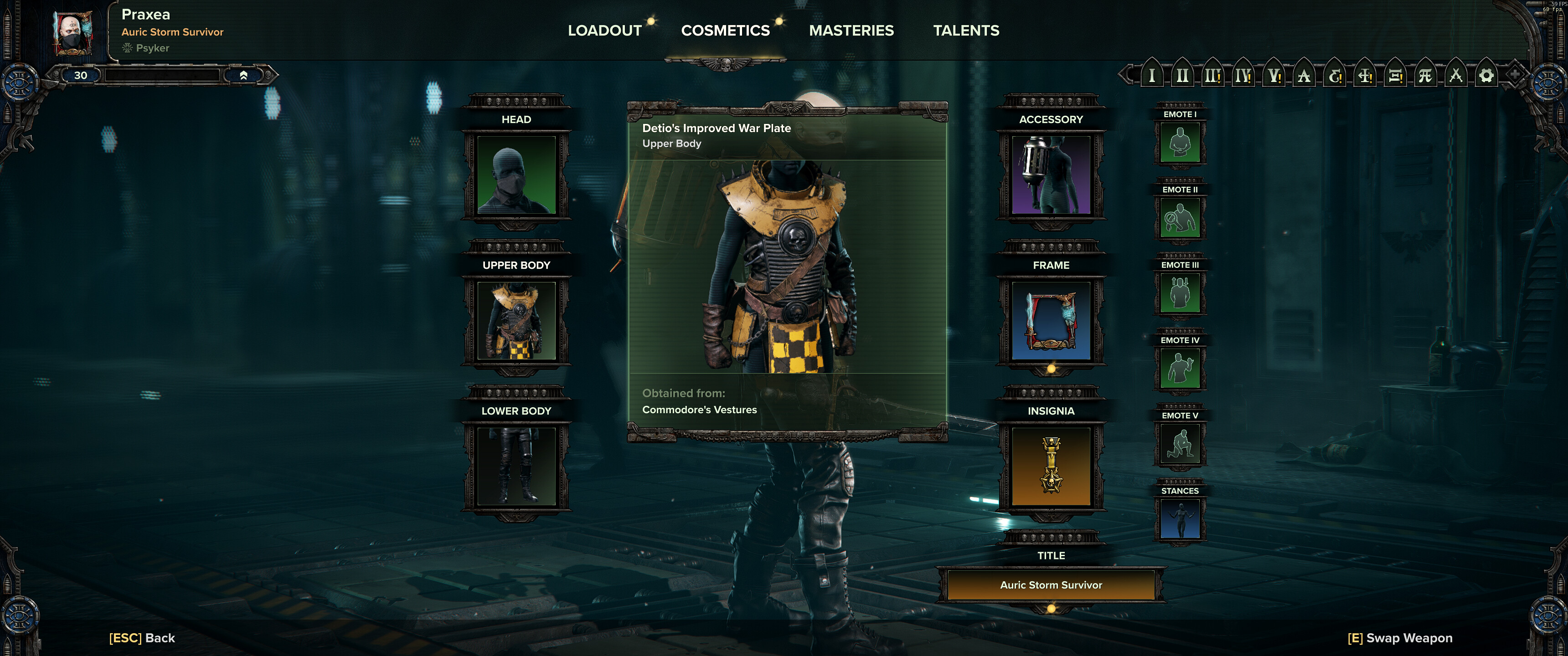Add a new preset with plus button

[x=1514, y=75]
